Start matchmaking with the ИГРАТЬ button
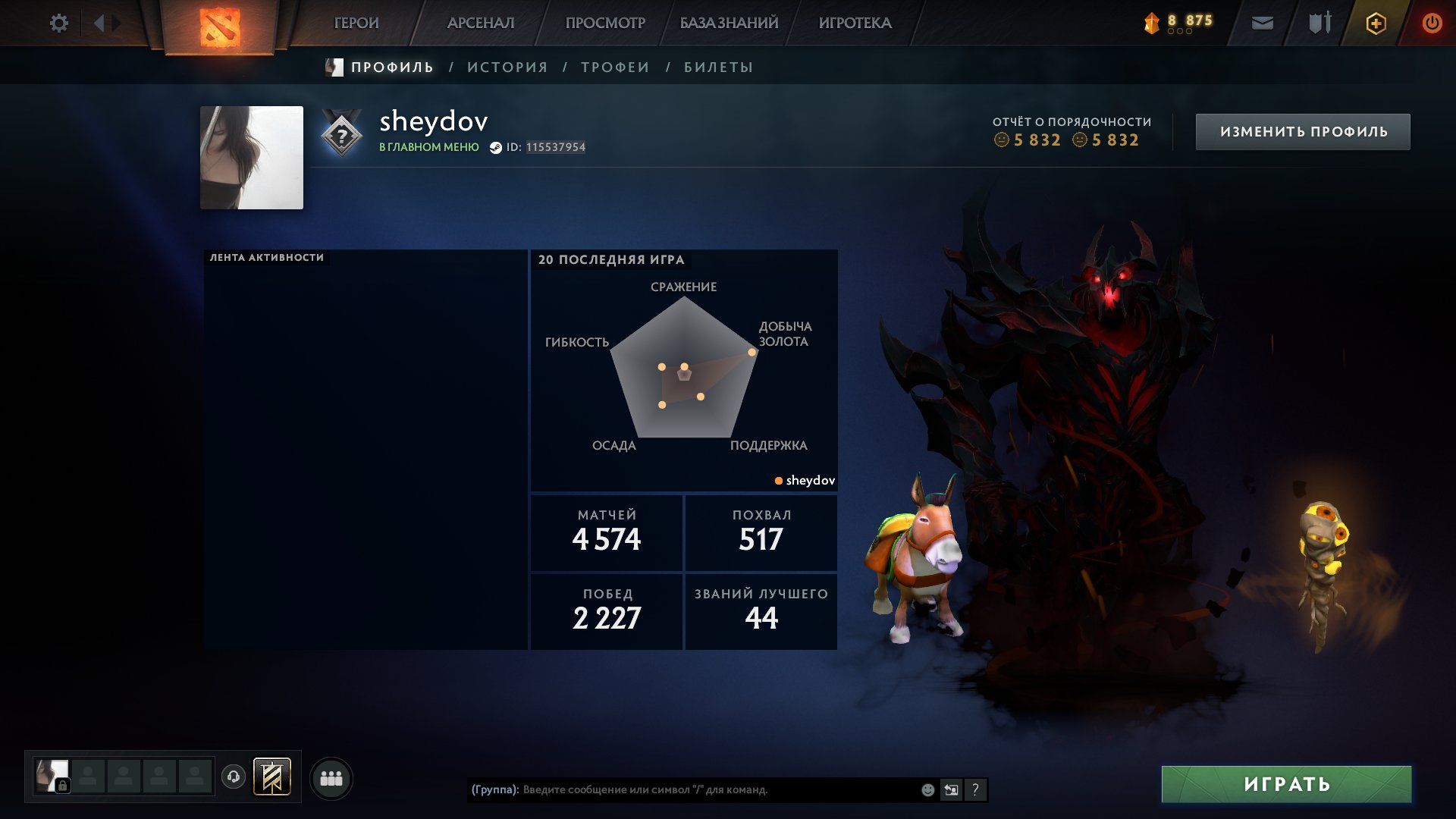 click(1286, 784)
